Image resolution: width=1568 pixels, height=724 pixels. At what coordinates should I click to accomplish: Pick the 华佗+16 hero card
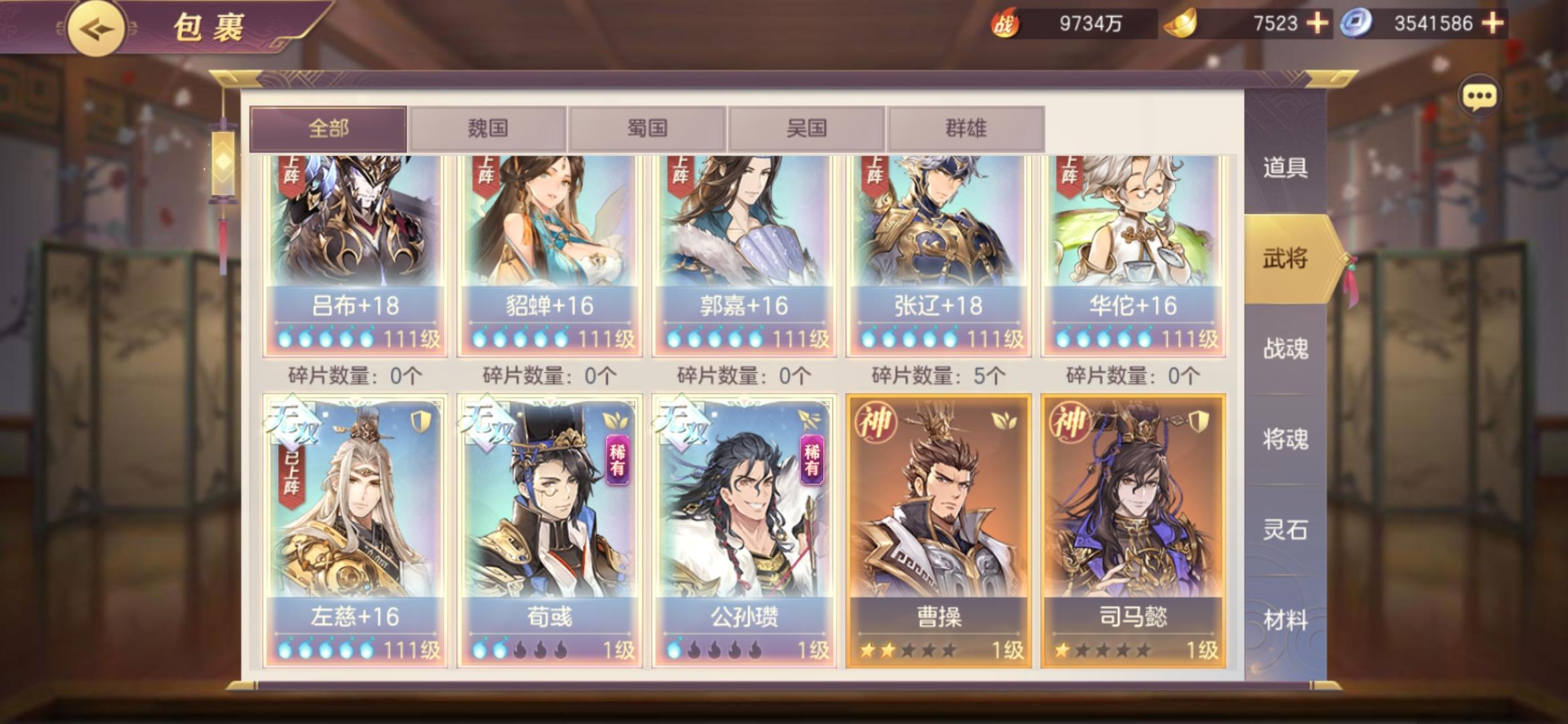coord(1133,255)
